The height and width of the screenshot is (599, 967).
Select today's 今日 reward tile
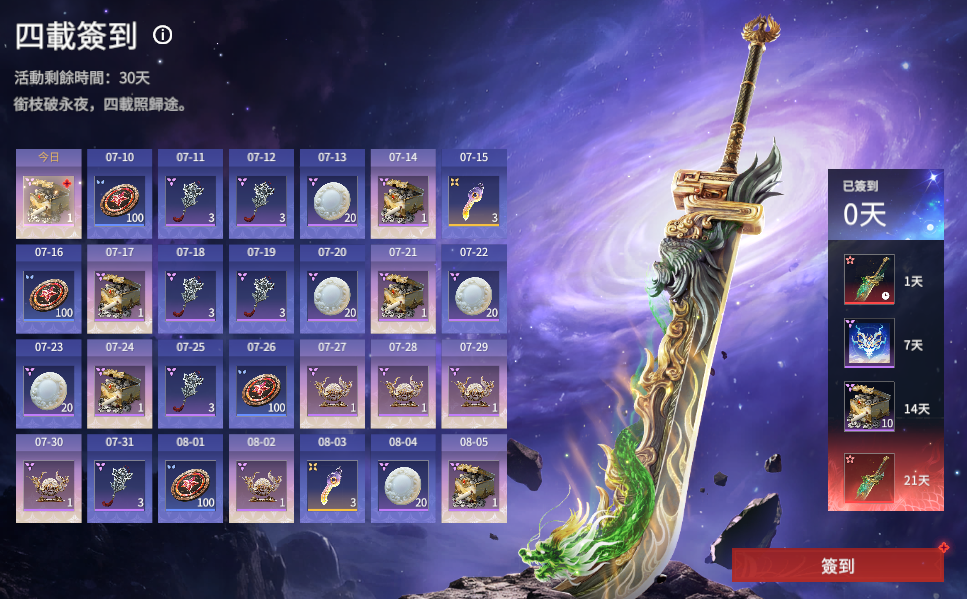coord(49,200)
